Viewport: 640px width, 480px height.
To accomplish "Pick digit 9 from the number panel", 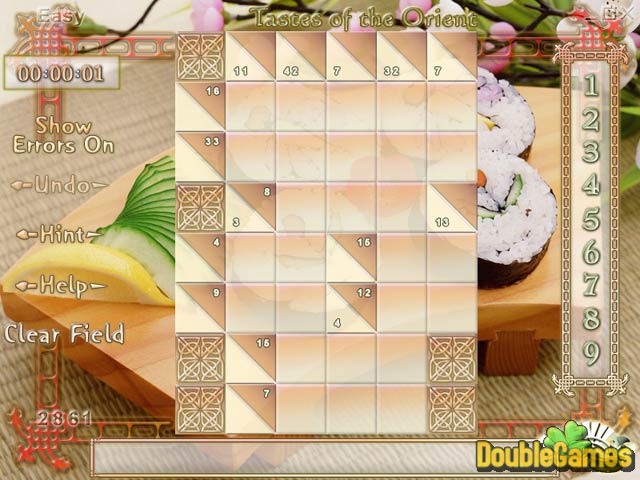I will point(591,353).
